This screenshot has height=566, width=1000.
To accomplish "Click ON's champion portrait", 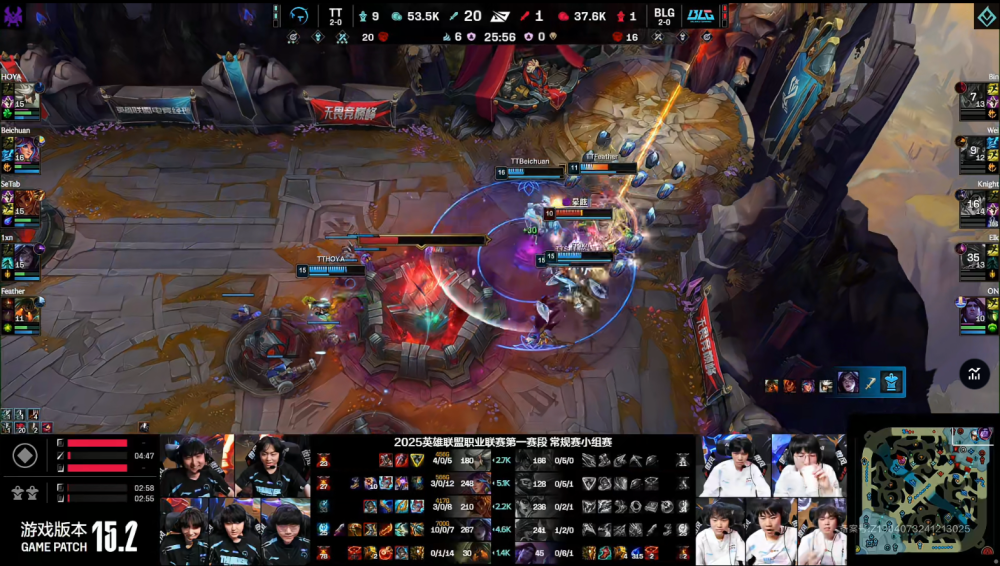I will pyautogui.click(x=973, y=311).
